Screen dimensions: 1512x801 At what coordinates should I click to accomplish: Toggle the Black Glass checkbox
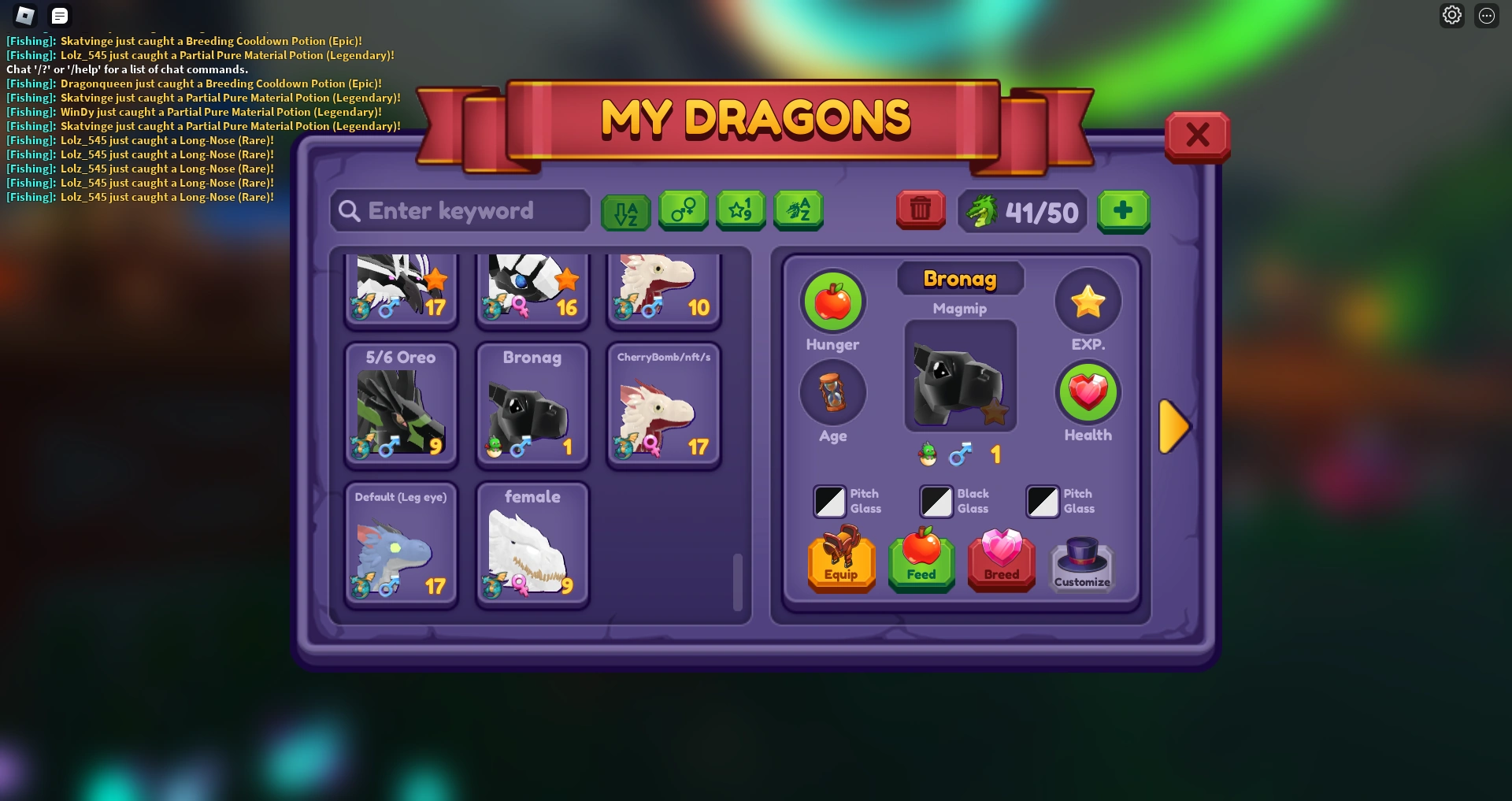point(936,501)
